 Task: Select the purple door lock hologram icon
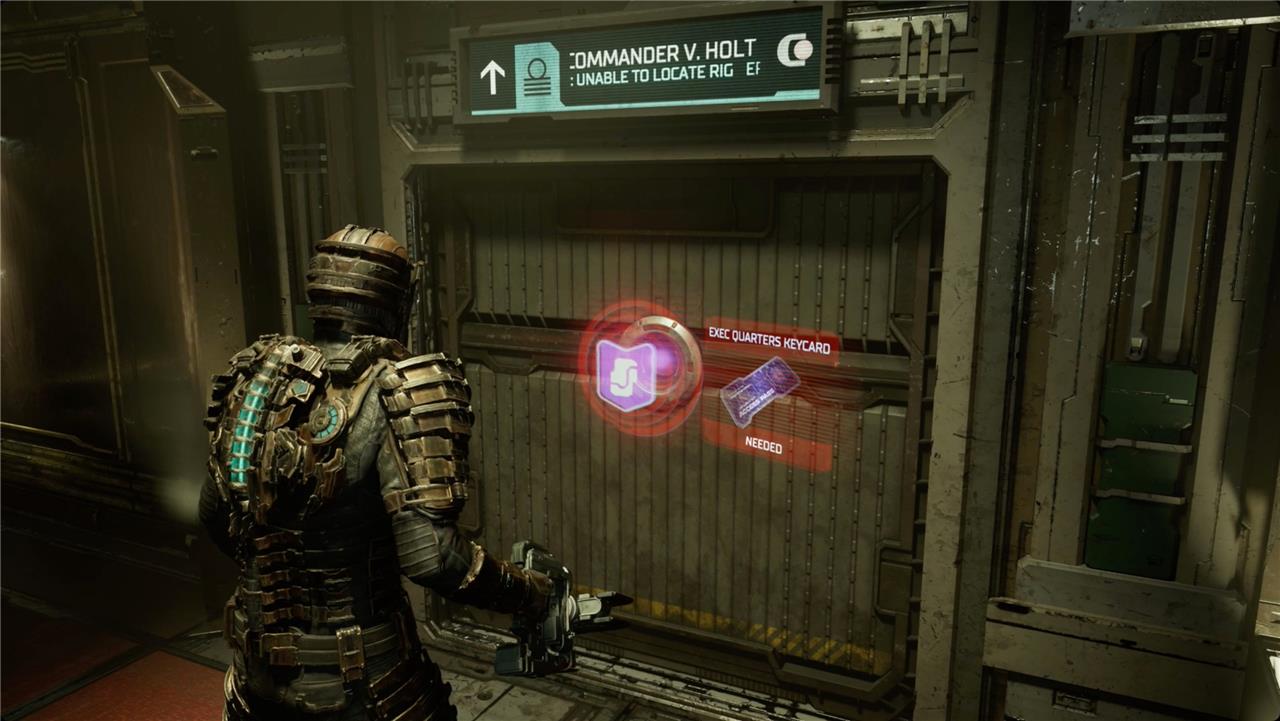point(626,374)
